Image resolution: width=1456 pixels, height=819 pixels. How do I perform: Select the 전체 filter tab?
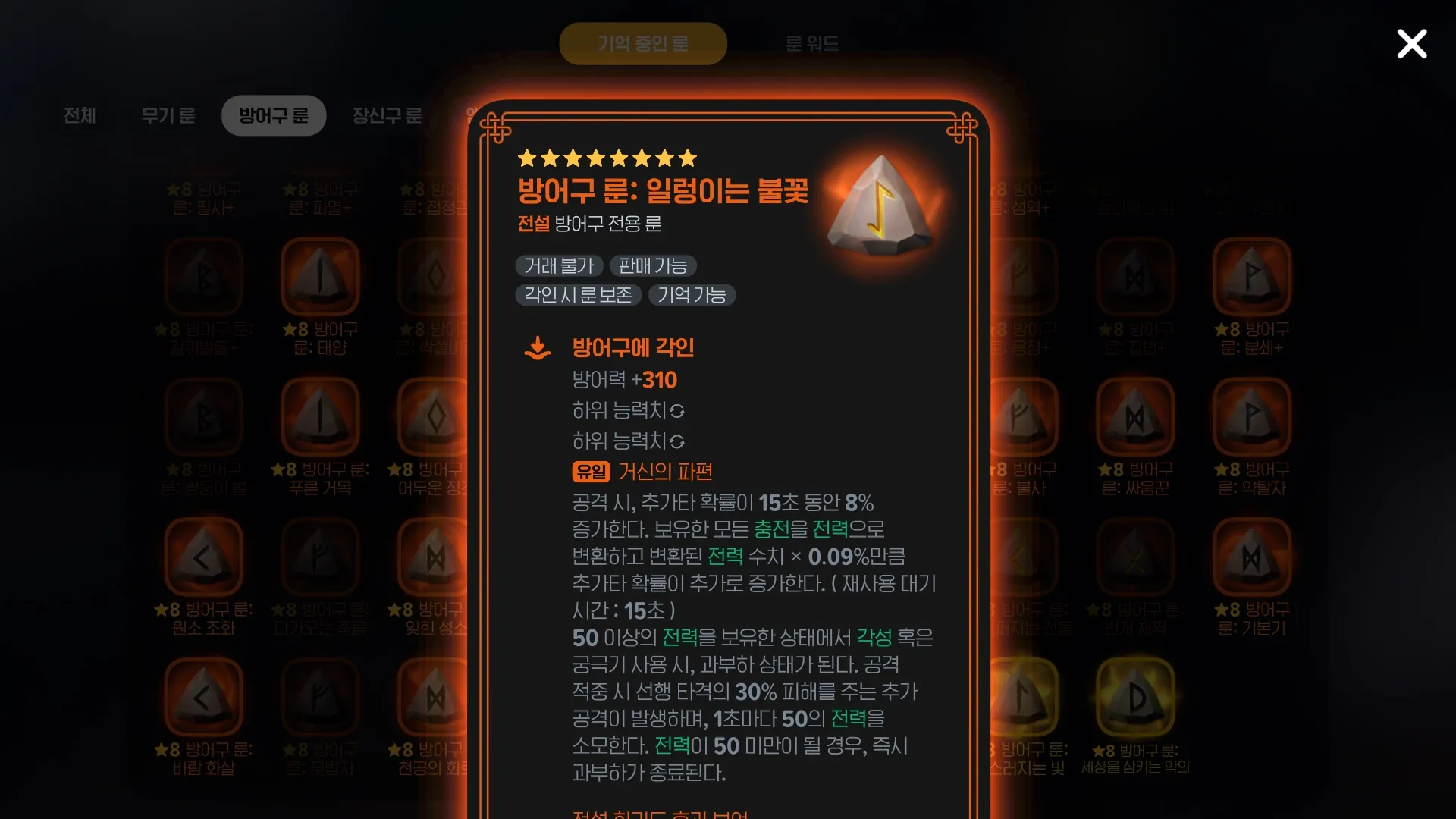80,115
